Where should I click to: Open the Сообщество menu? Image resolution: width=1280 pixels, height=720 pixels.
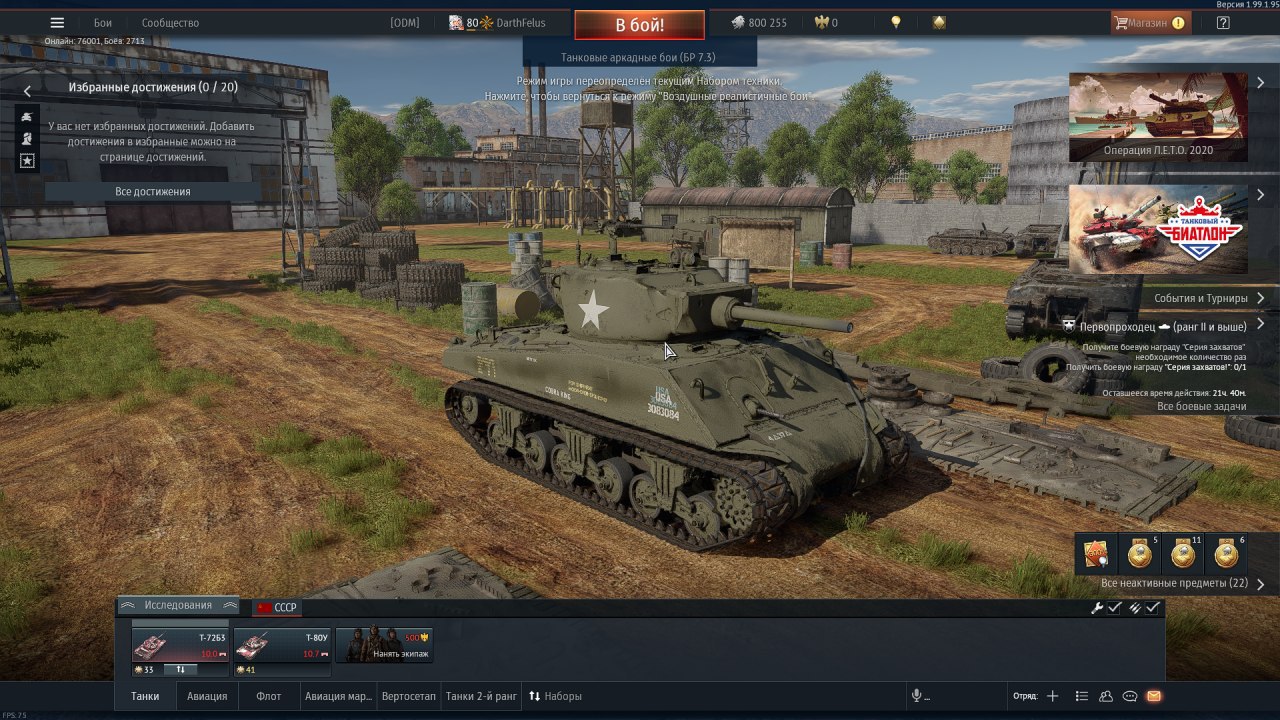170,23
